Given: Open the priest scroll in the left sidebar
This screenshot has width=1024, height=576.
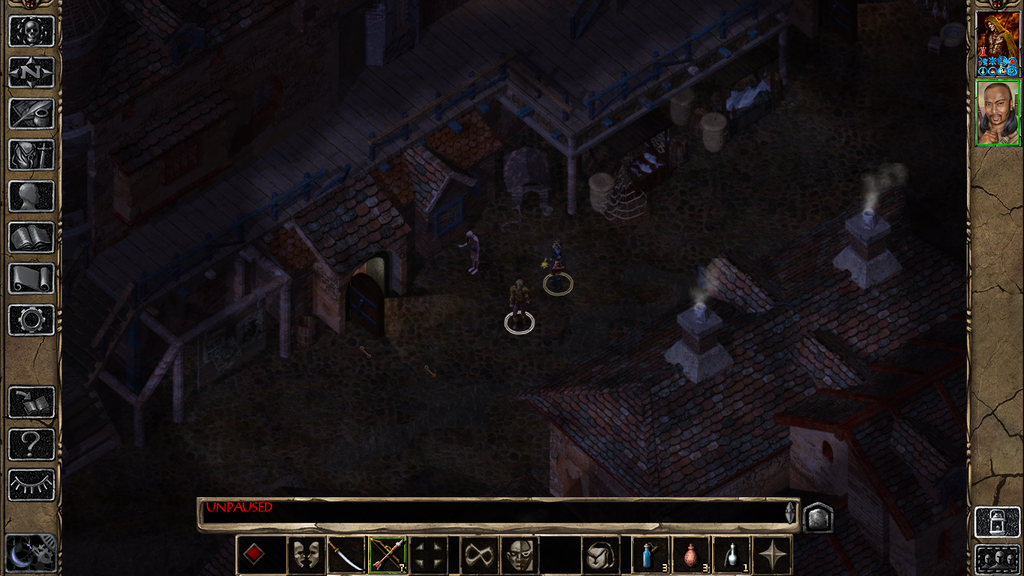Looking at the screenshot, I should (31, 278).
